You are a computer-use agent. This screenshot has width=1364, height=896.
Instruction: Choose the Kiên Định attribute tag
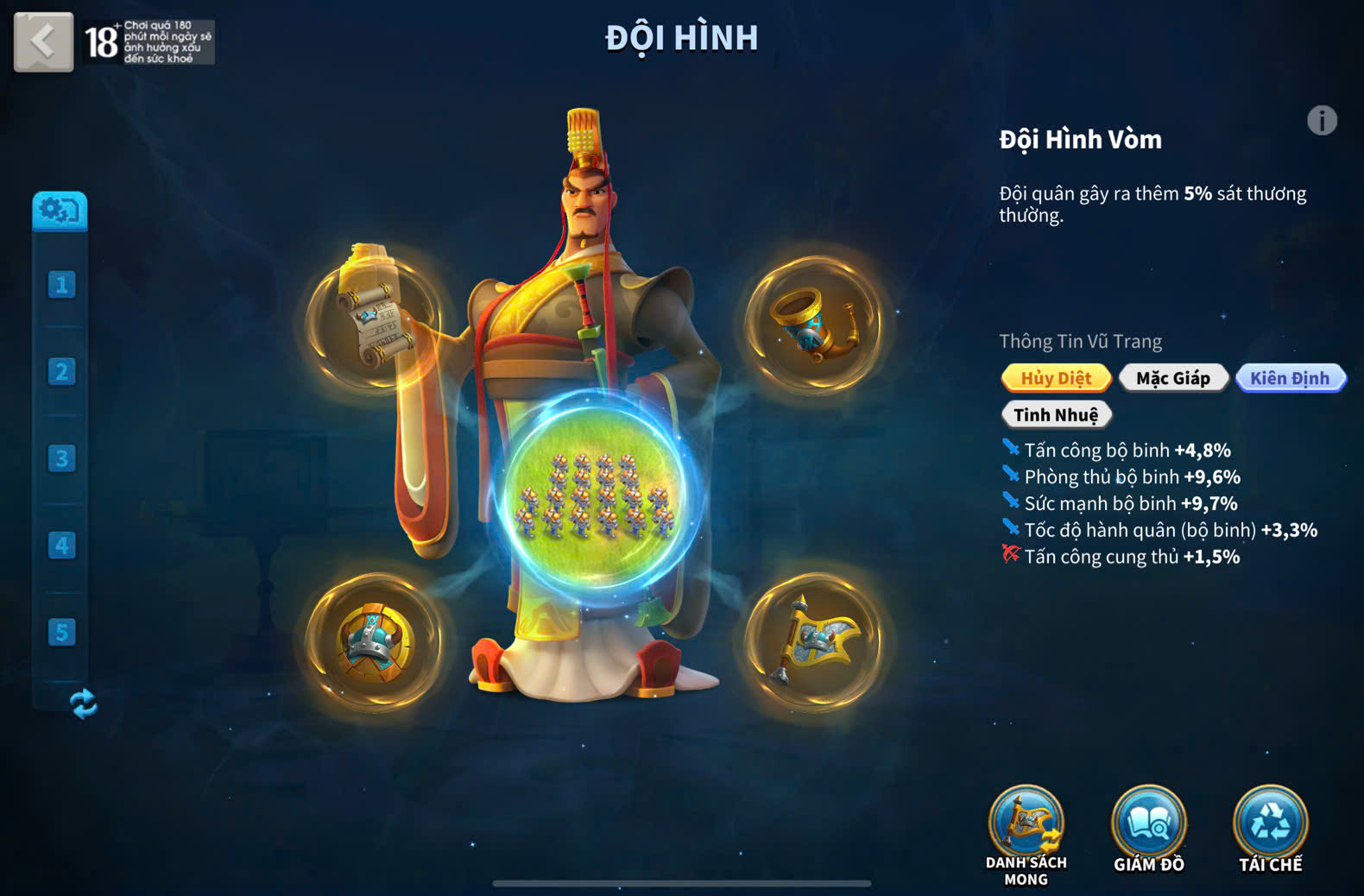[1290, 378]
